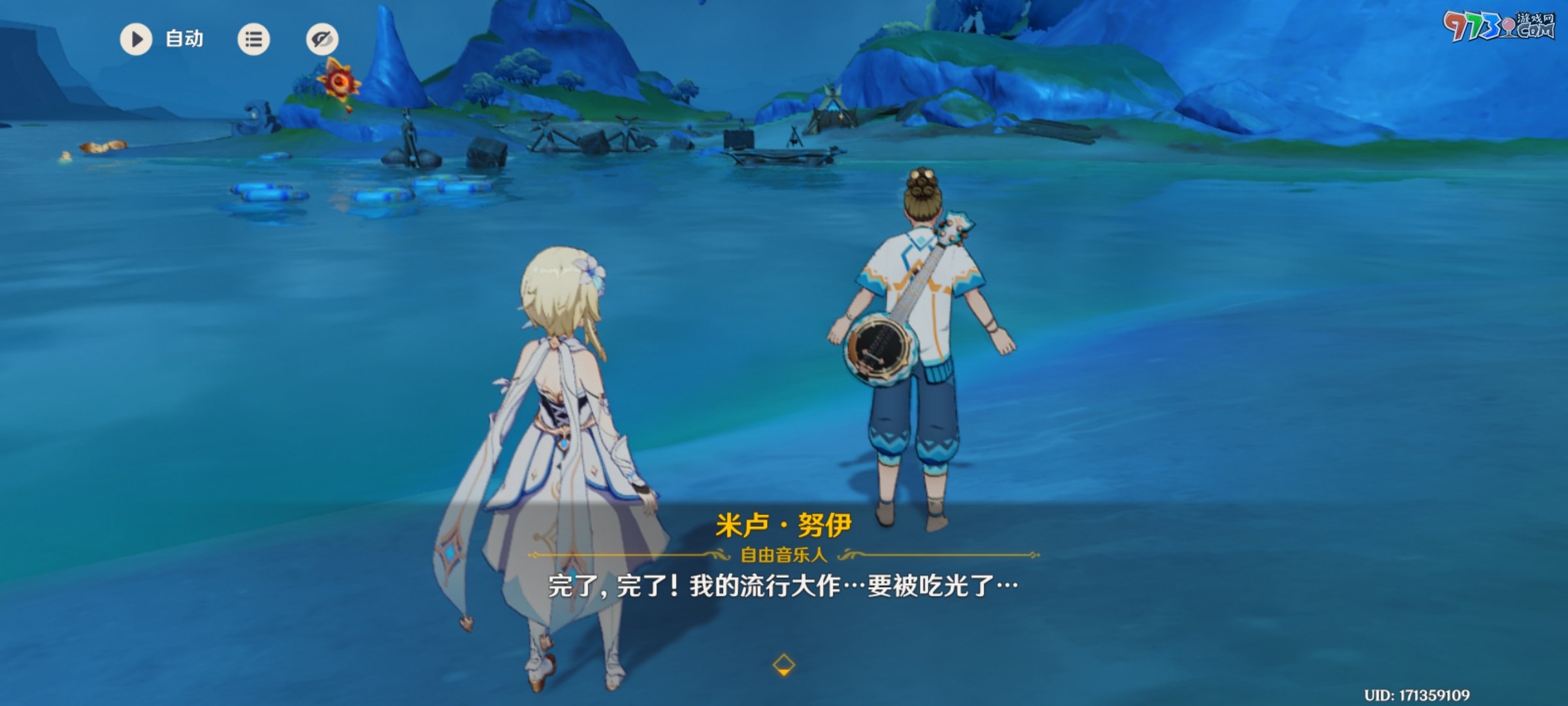Image resolution: width=1568 pixels, height=706 pixels.
Task: Click the auto-play triangle icon
Action: [x=135, y=39]
